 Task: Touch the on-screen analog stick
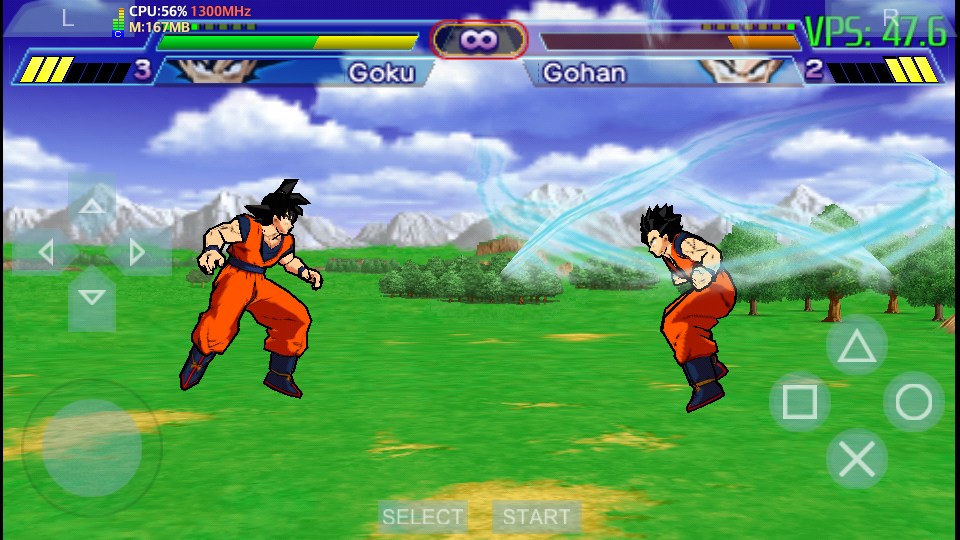click(92, 448)
